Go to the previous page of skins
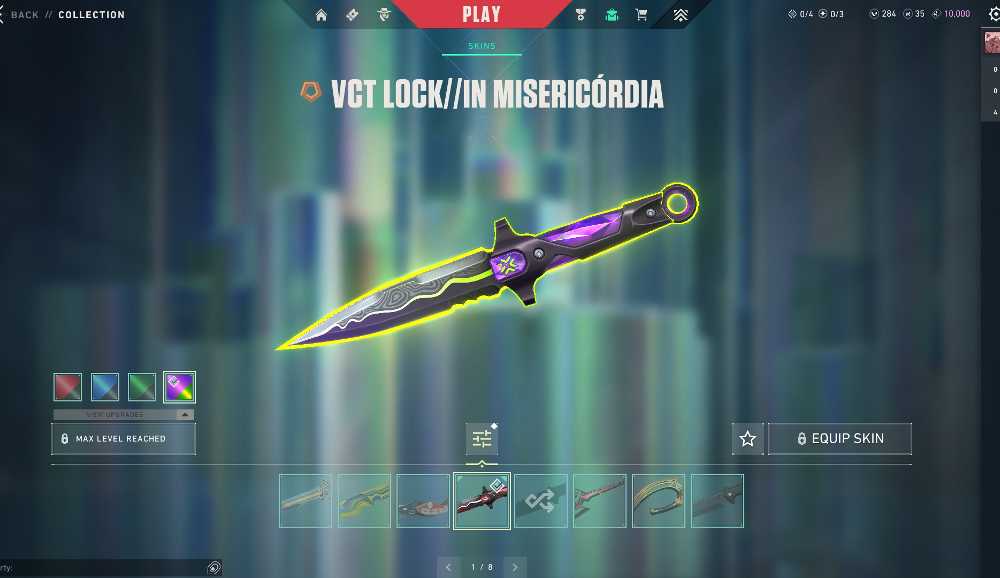Viewport: 1000px width, 578px height. click(448, 567)
